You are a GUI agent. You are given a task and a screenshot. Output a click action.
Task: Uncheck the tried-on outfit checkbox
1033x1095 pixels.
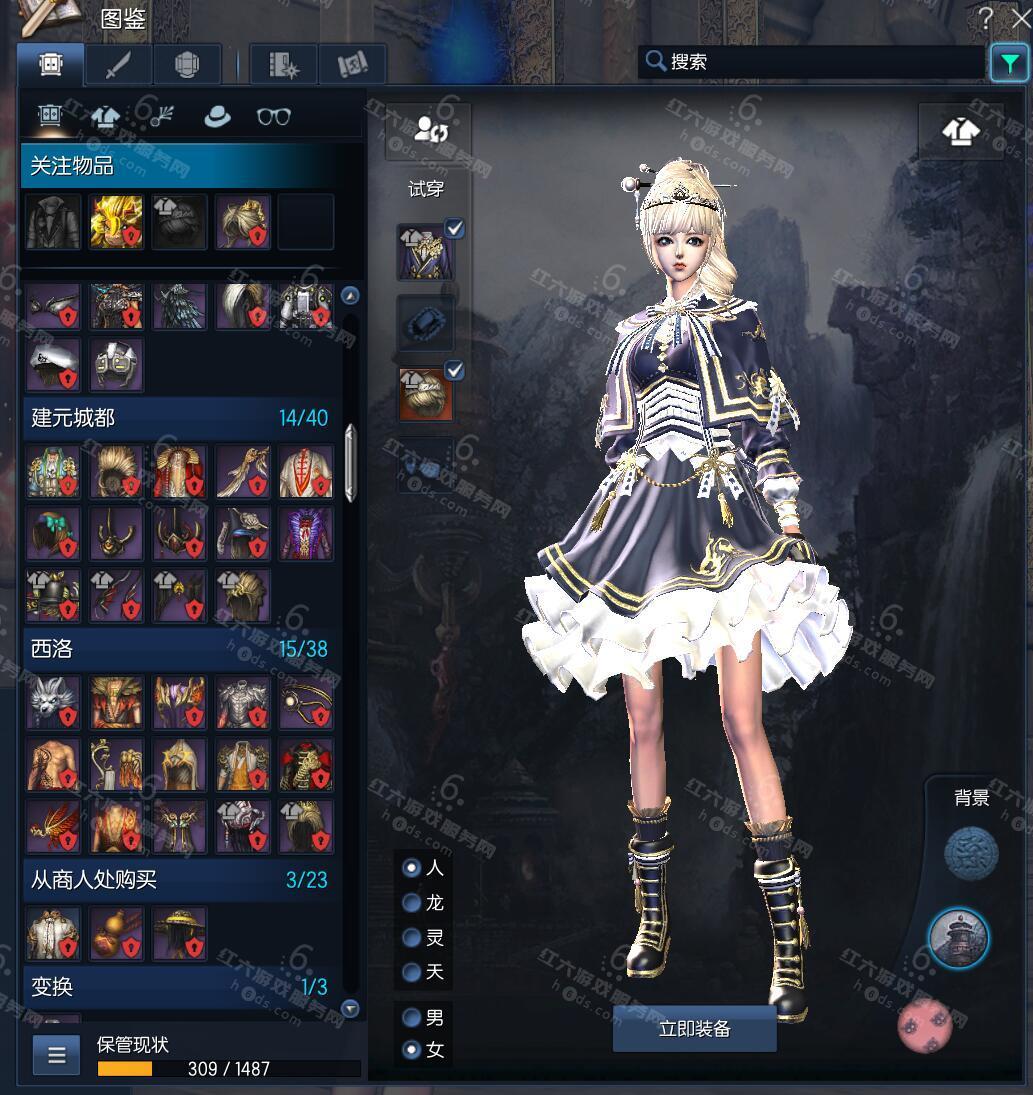[x=455, y=229]
